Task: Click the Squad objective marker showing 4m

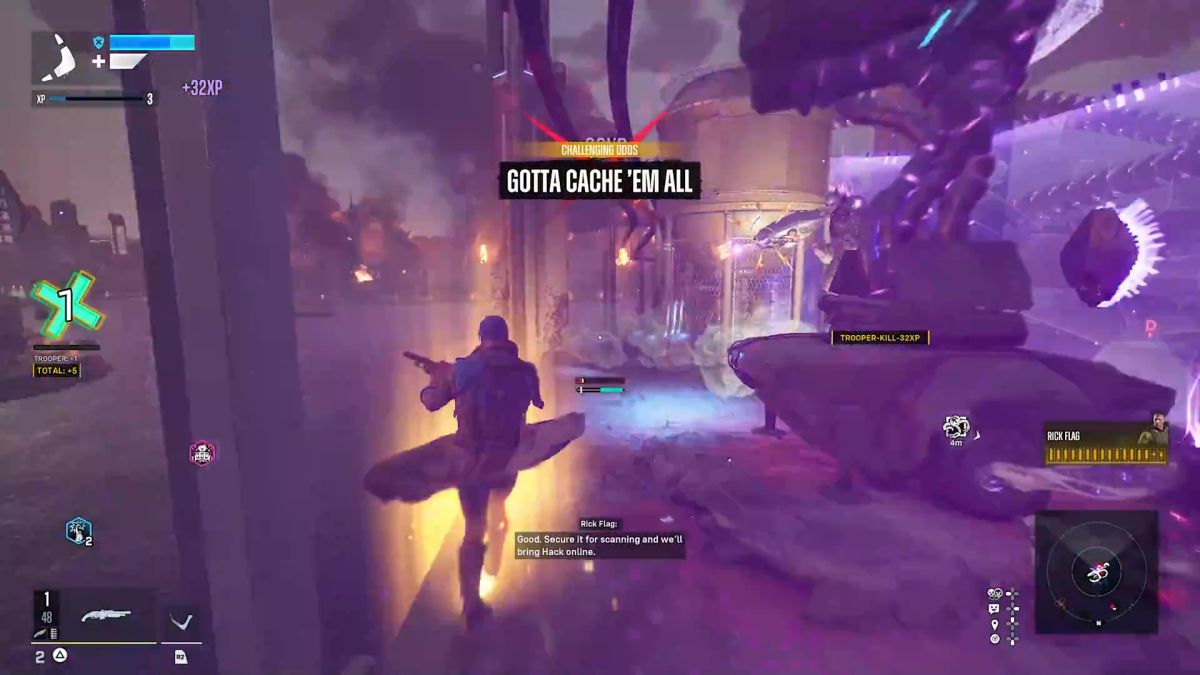Action: [956, 428]
